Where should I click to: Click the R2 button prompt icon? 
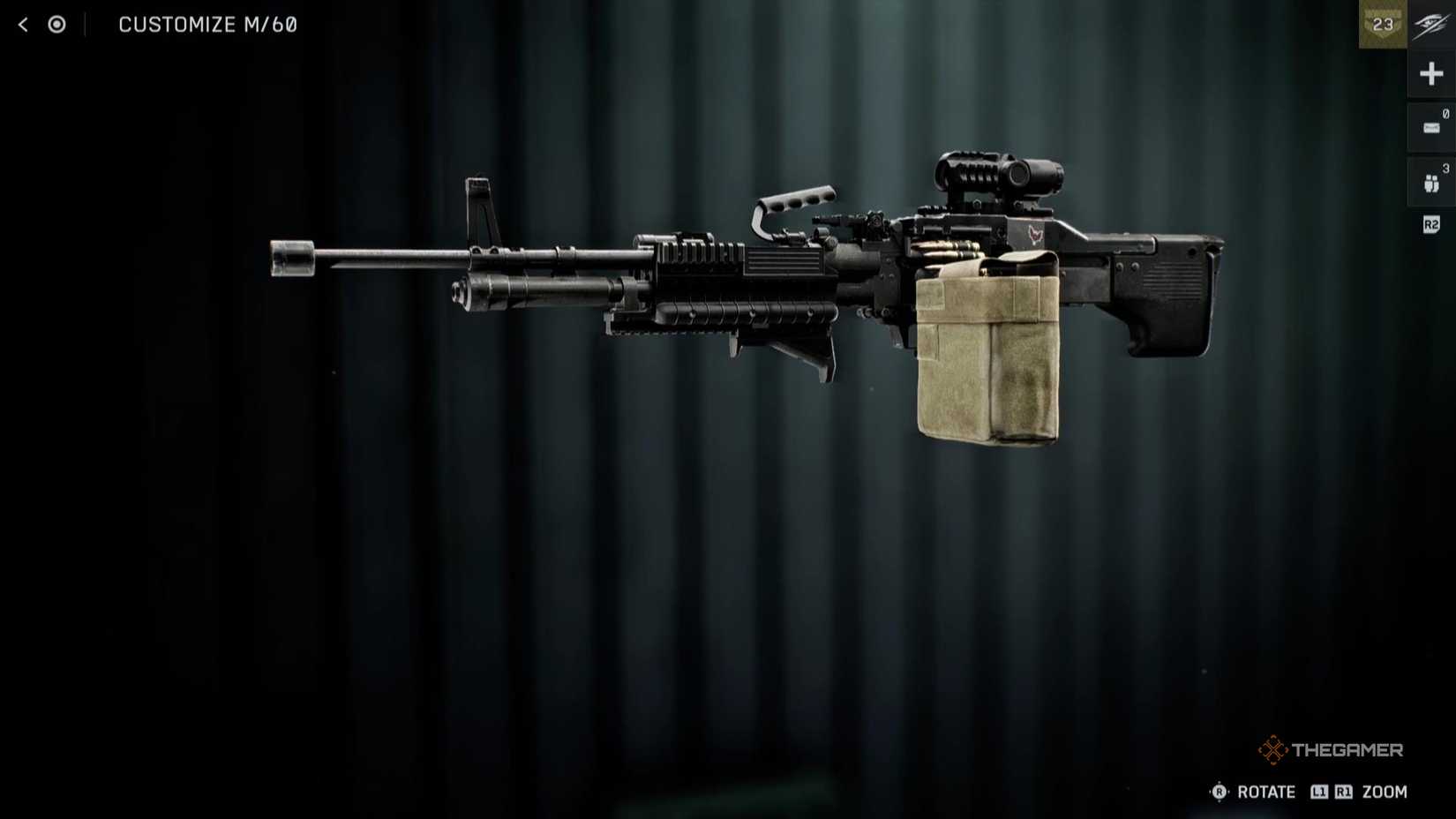tap(1431, 225)
